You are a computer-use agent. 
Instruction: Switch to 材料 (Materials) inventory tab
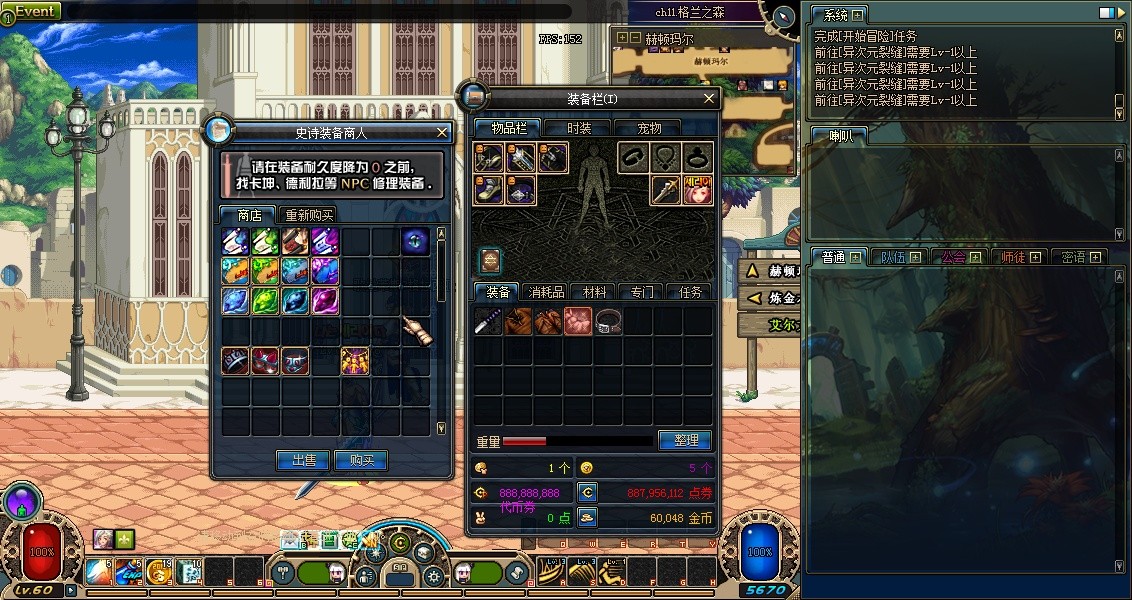(595, 292)
